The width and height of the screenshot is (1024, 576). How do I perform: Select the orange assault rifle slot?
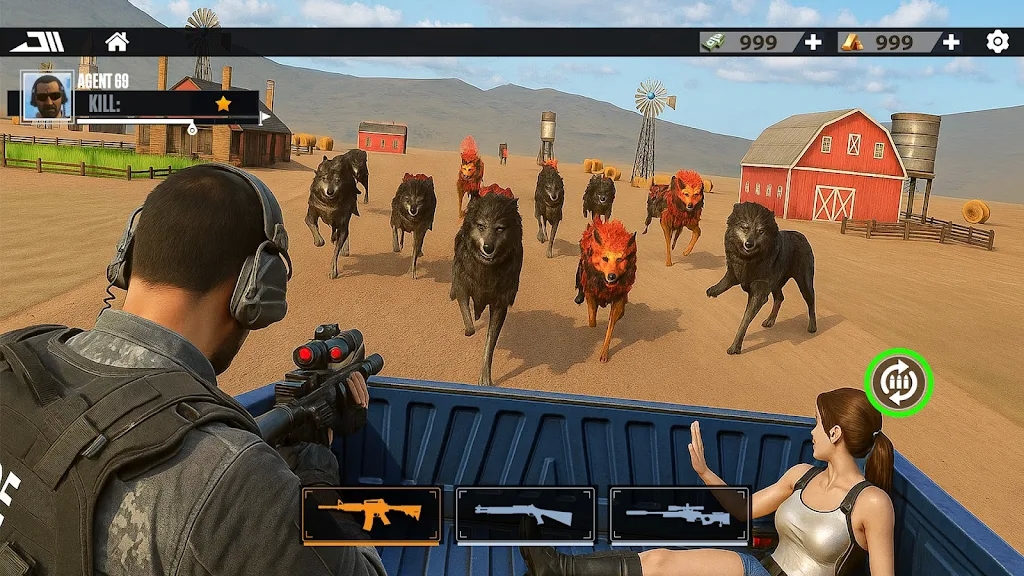pyautogui.click(x=371, y=515)
